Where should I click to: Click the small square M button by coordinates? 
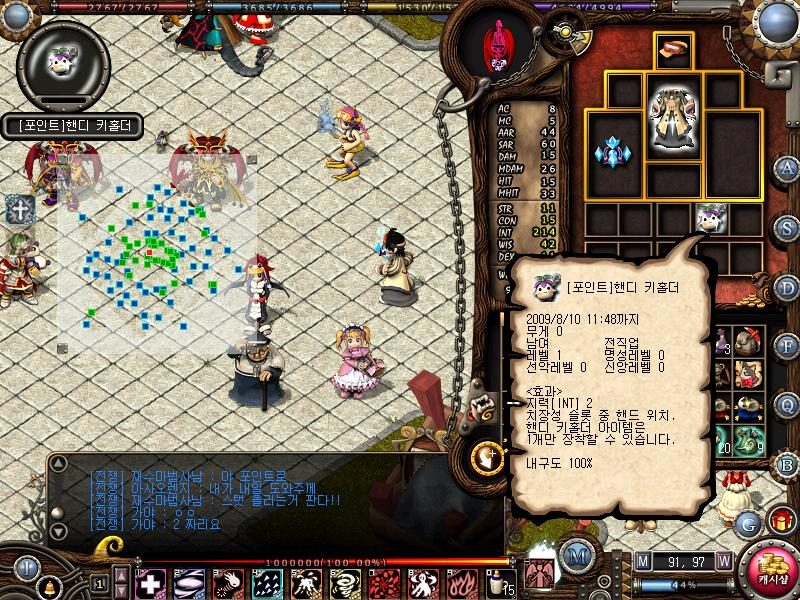pyautogui.click(x=642, y=562)
